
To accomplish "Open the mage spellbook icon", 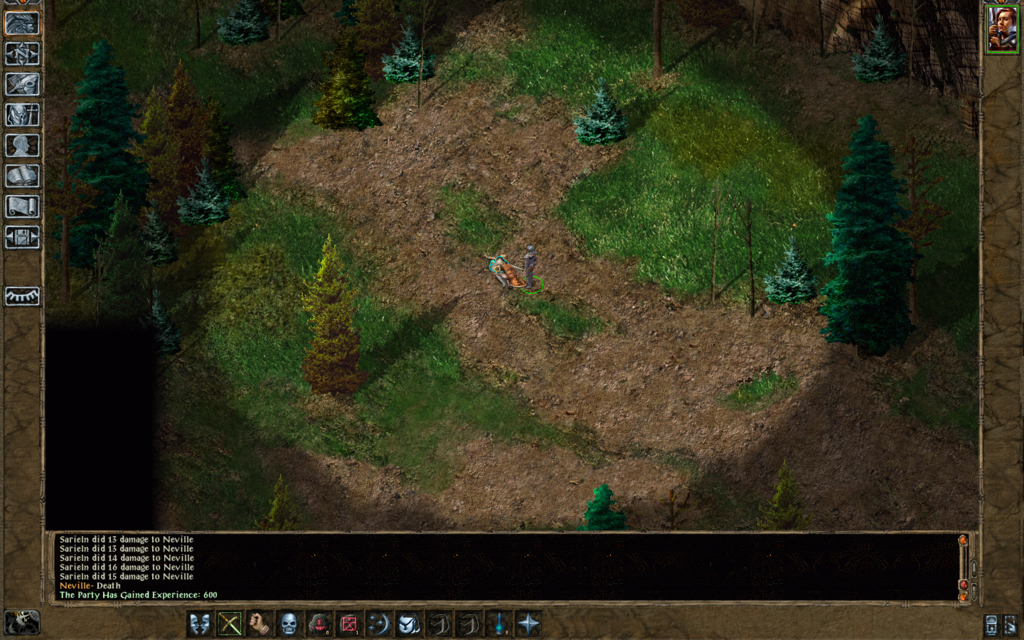I will pos(22,176).
